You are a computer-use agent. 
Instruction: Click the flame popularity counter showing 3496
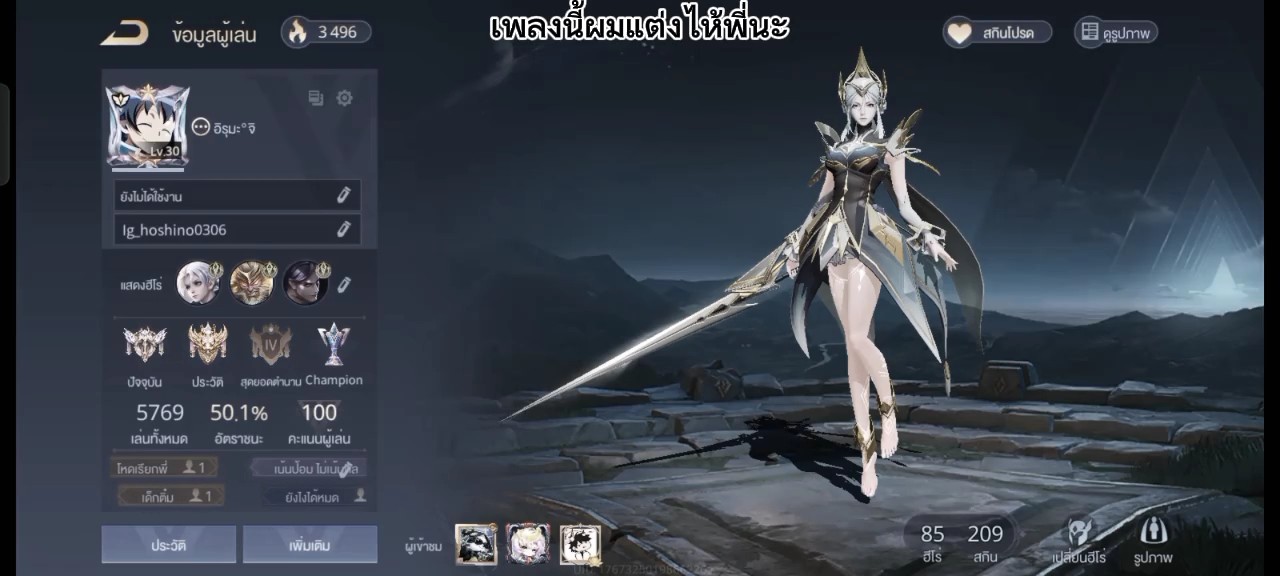(325, 32)
